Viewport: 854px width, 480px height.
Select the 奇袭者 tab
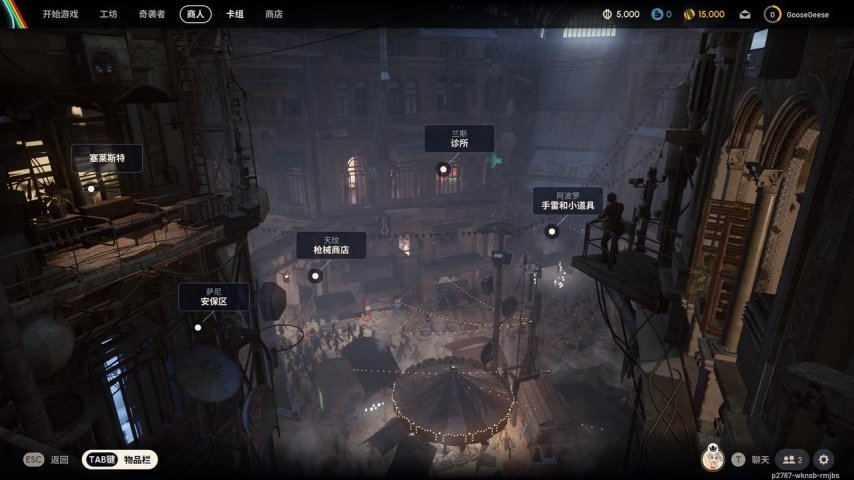tap(152, 15)
